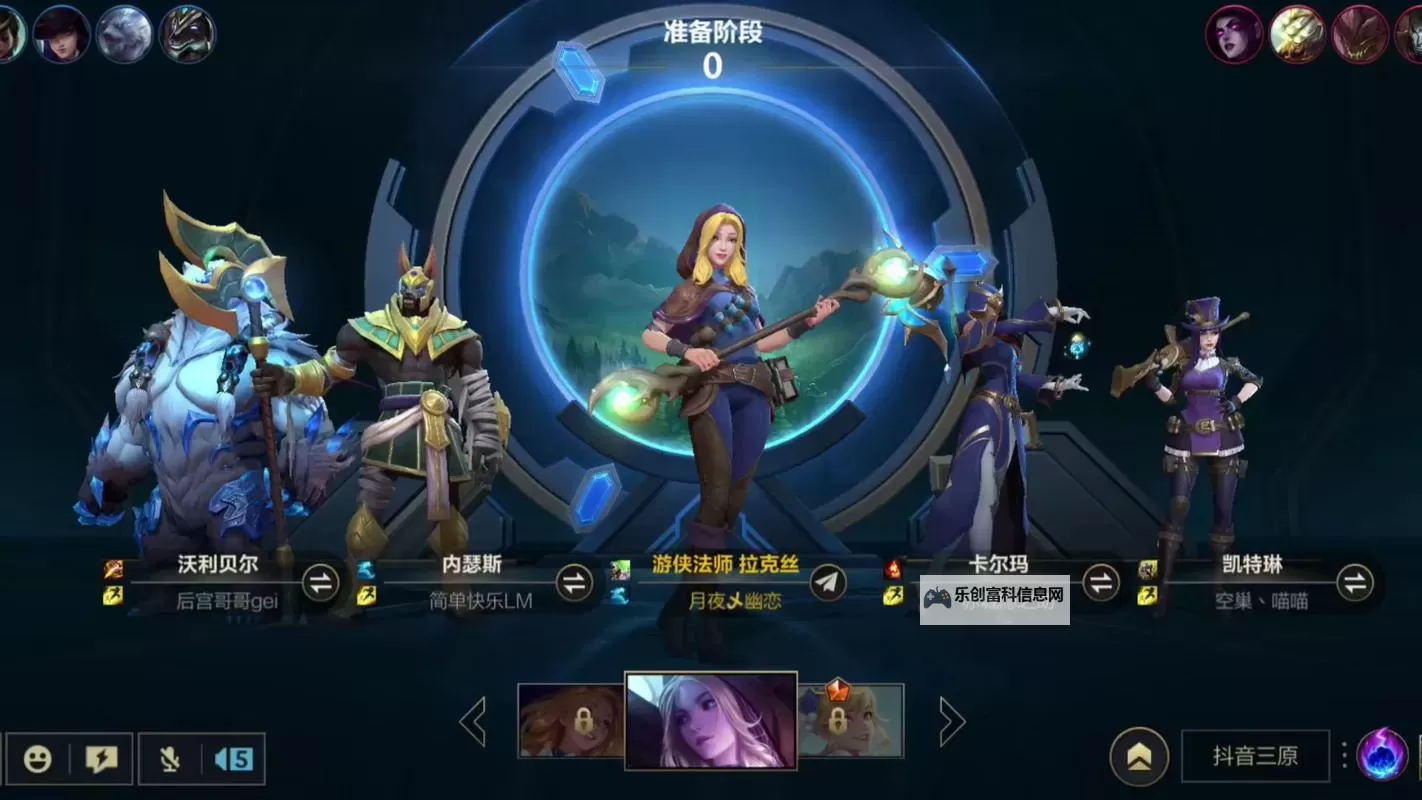Viewport: 1422px width, 800px height.
Task: Open the rank badge chevron at bottom right
Action: point(1138,756)
